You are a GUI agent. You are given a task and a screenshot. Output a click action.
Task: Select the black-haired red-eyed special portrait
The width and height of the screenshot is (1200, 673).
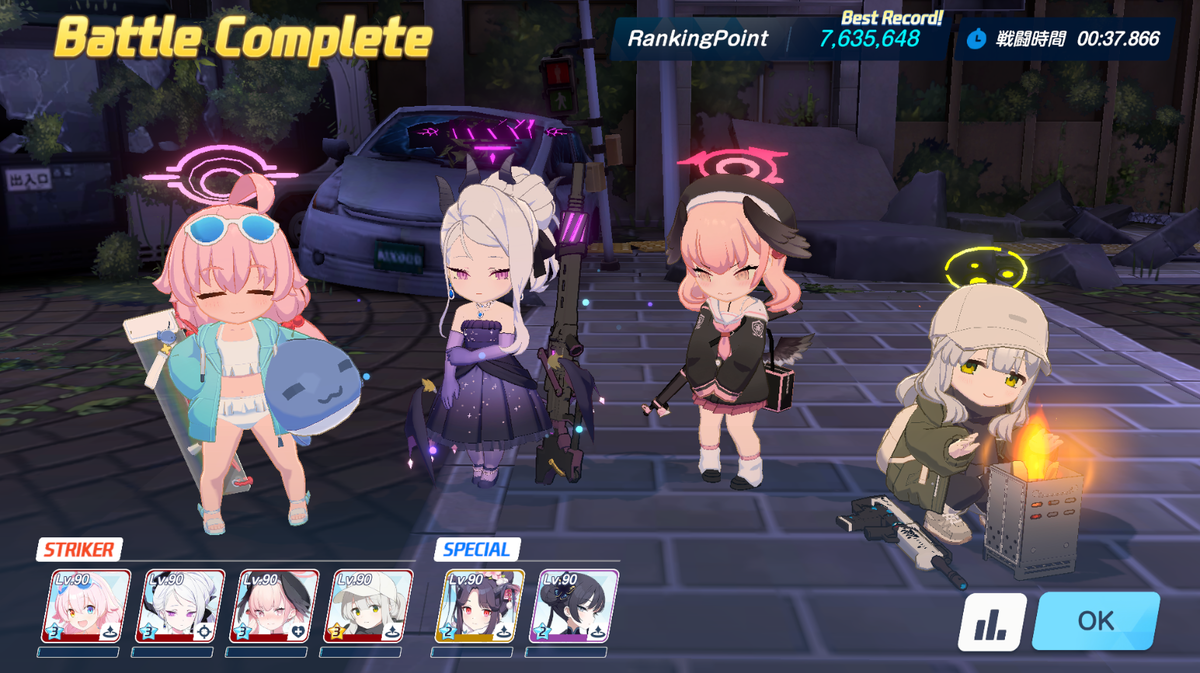click(x=479, y=606)
